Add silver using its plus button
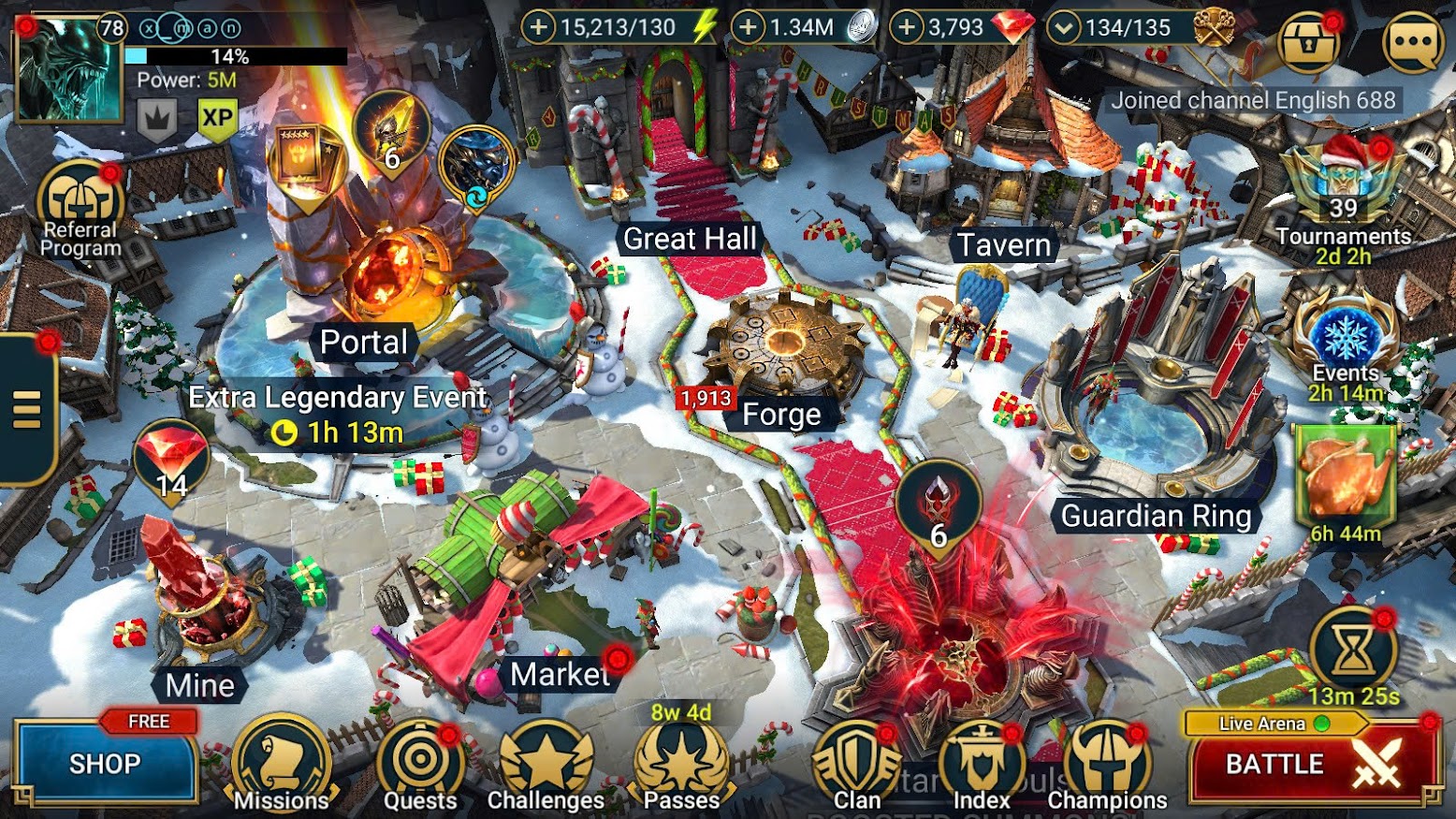Image resolution: width=1456 pixels, height=819 pixels. [x=748, y=27]
